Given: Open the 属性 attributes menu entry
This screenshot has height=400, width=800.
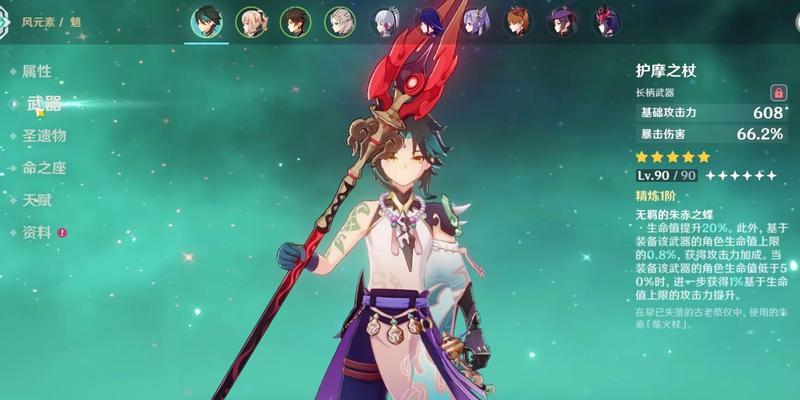Looking at the screenshot, I should point(36,71).
